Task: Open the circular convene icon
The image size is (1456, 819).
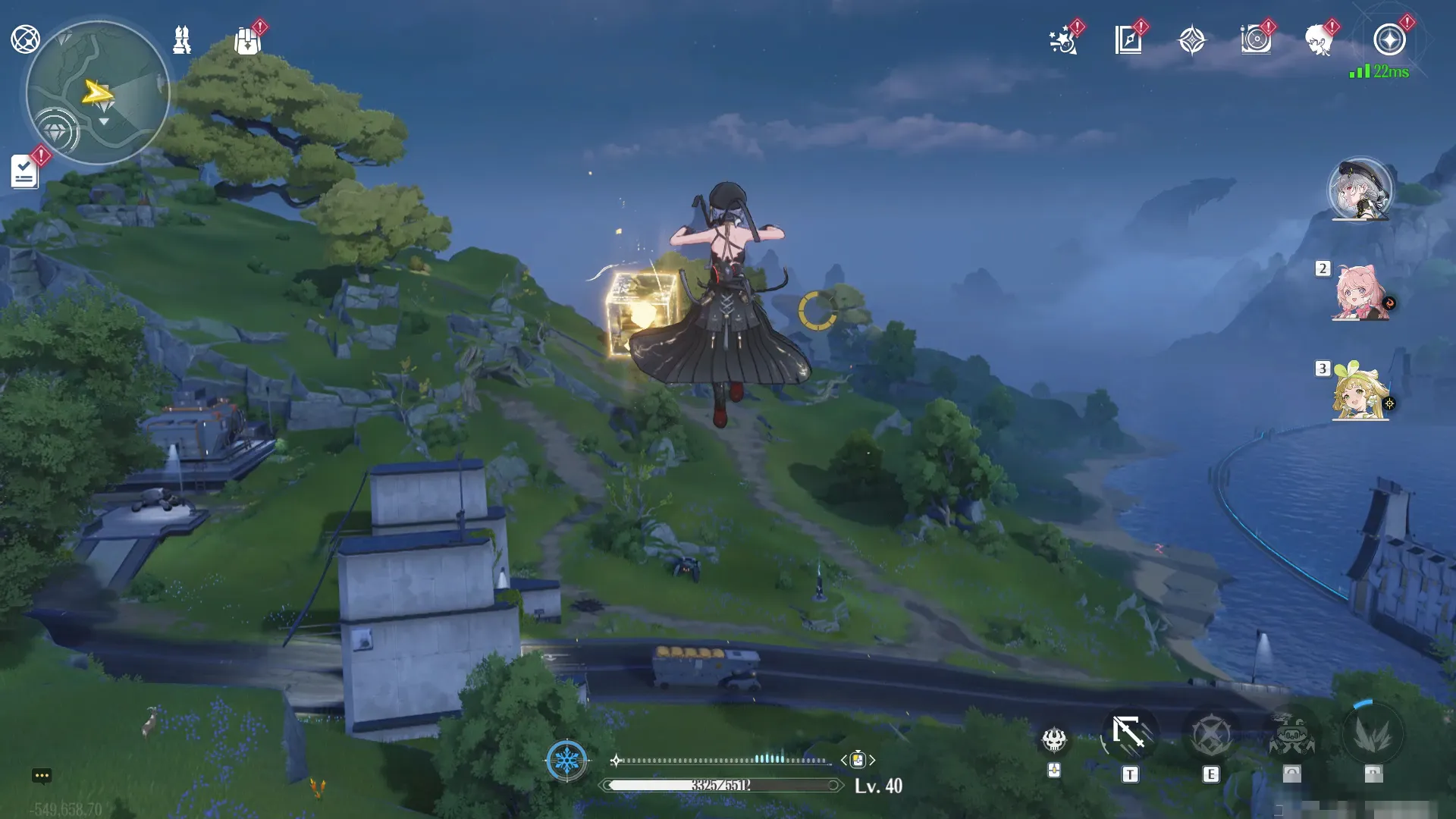Action: click(x=1256, y=40)
